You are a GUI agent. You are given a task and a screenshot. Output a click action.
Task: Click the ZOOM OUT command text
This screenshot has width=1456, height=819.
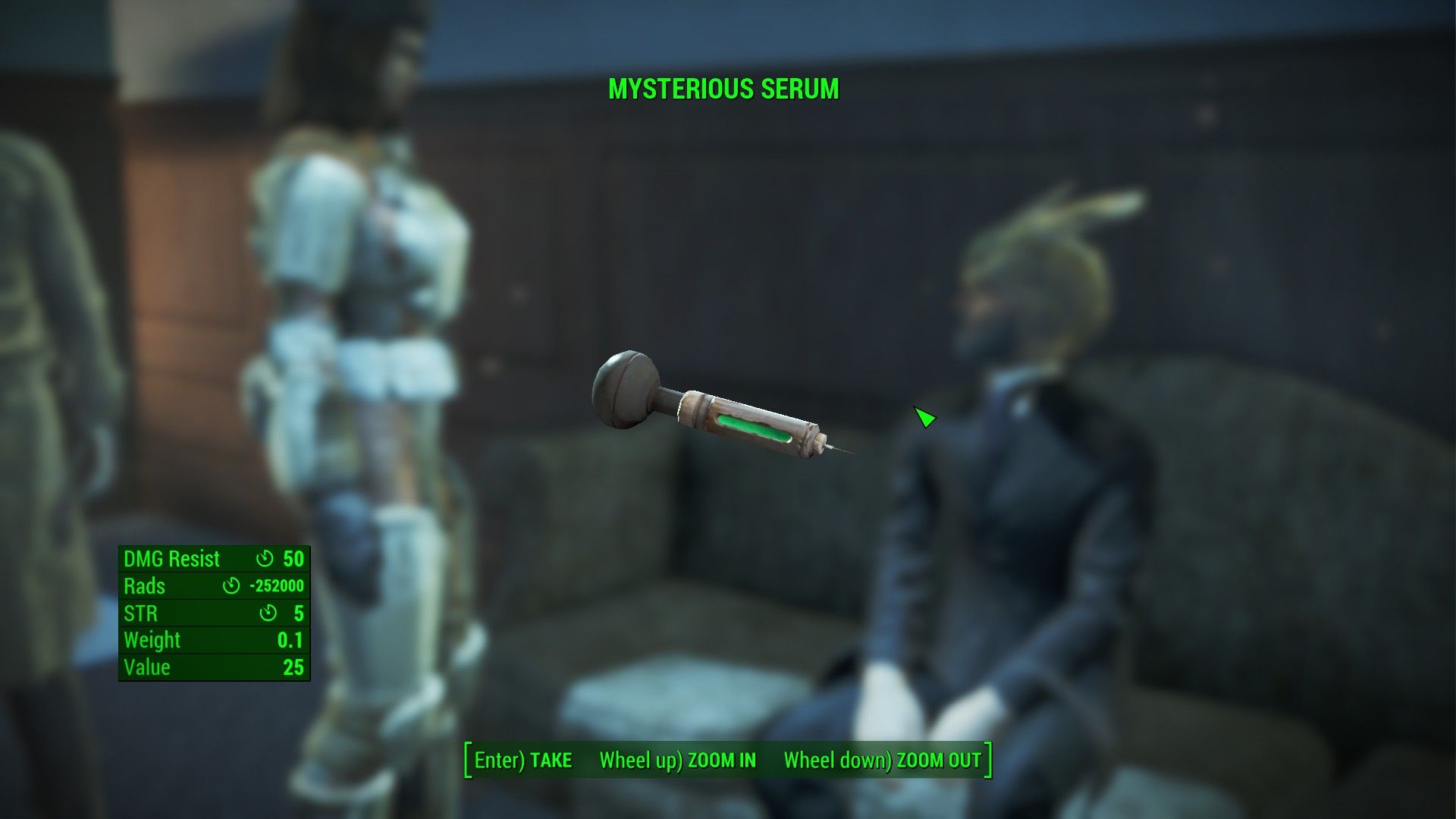tap(938, 760)
